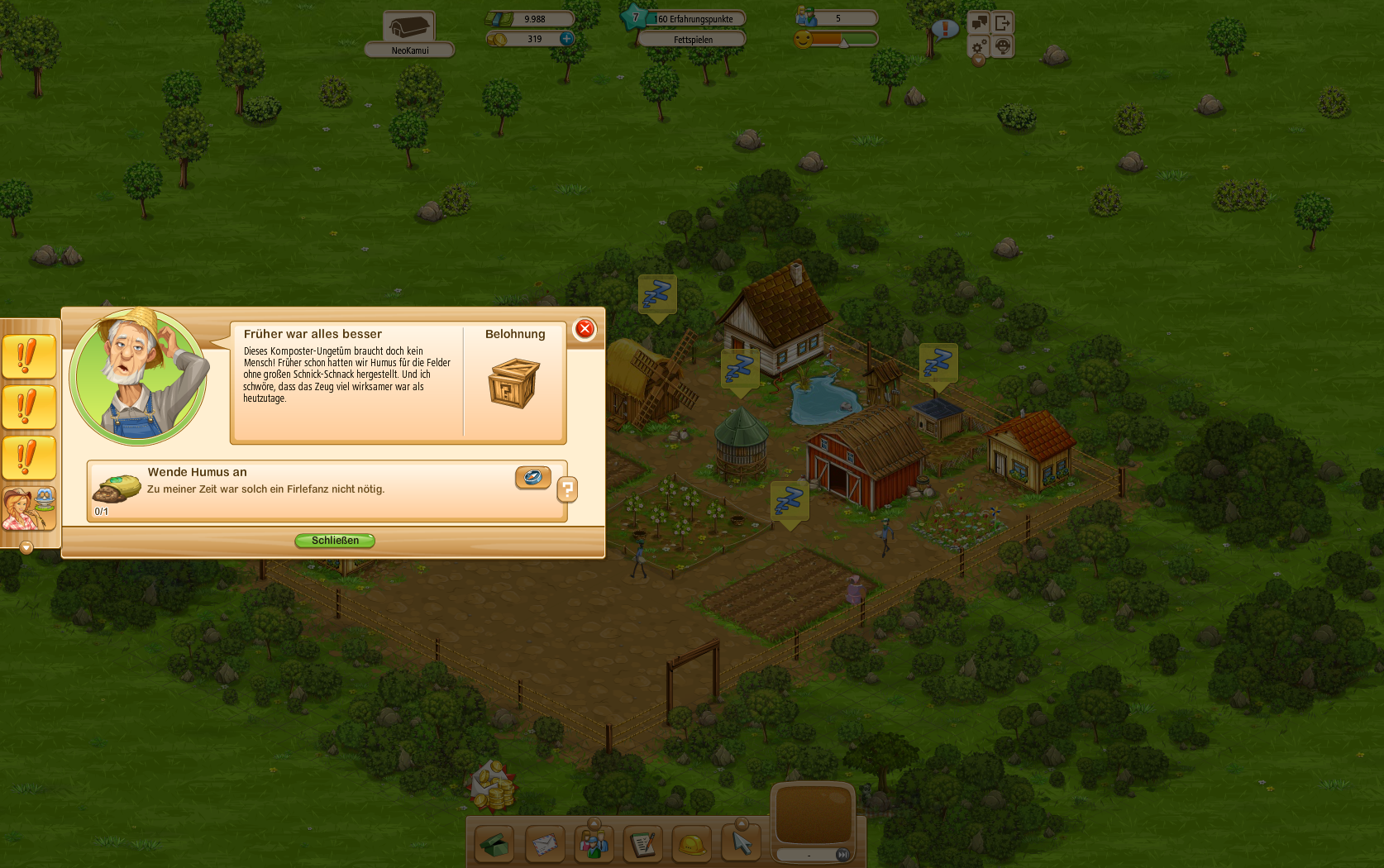1384x868 pixels.
Task: Open the friends group button
Action: [594, 844]
